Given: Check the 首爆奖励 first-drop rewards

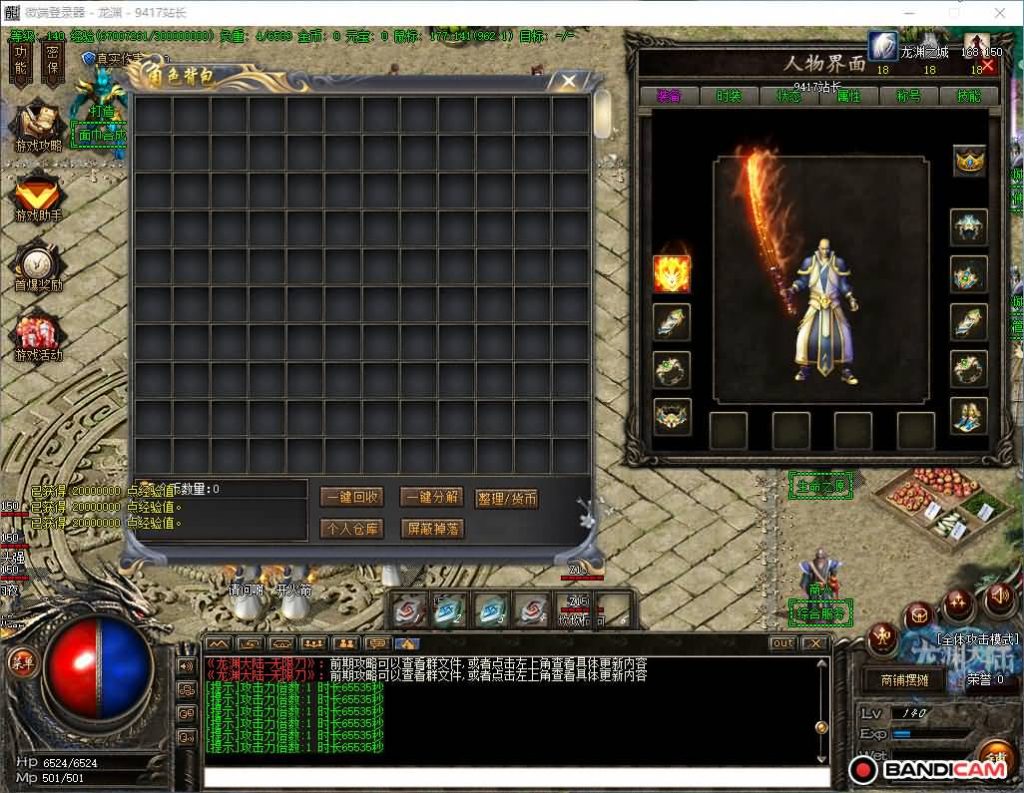Looking at the screenshot, I should click(38, 266).
